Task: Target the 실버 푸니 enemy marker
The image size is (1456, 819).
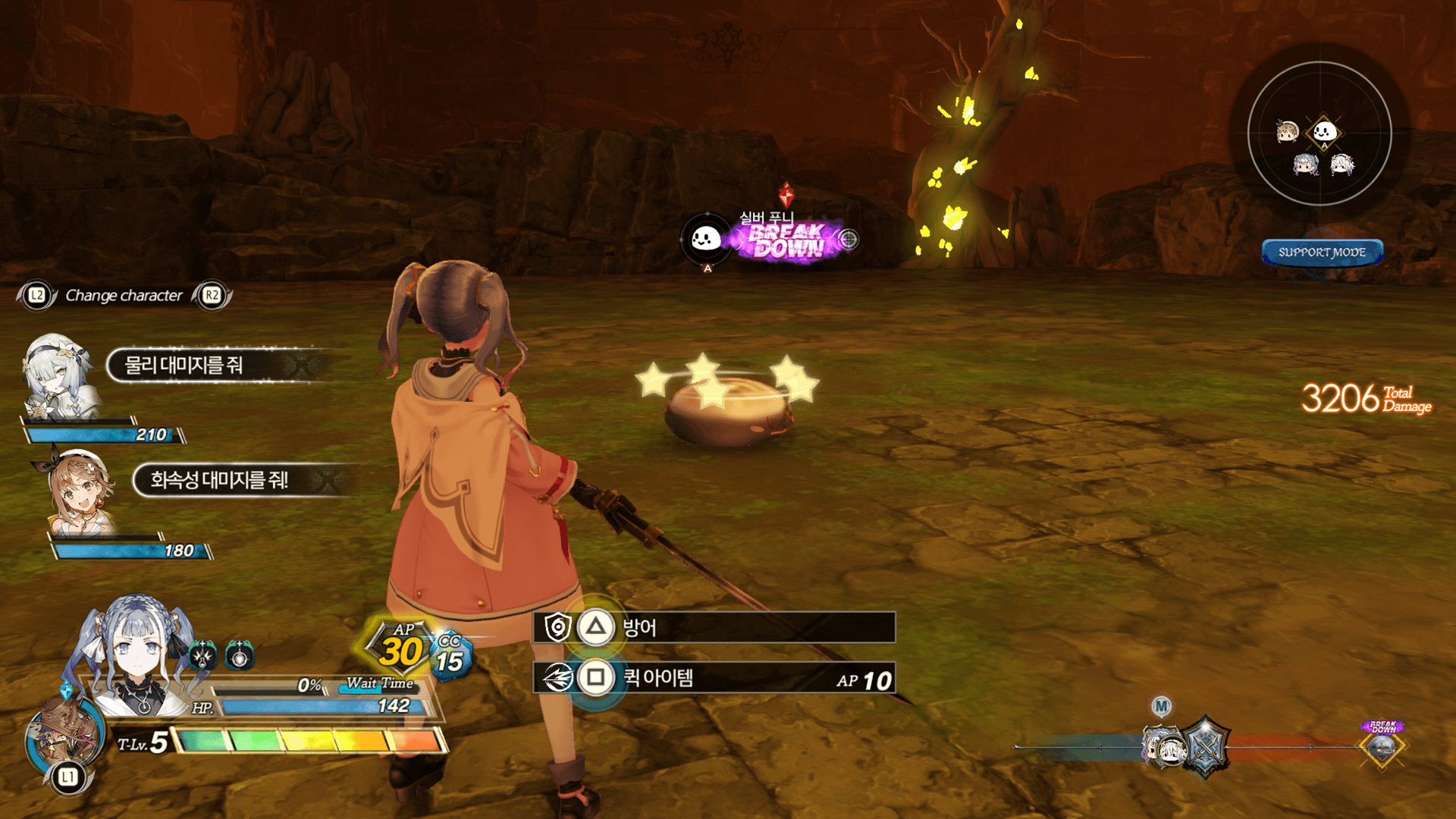Action: click(706, 240)
